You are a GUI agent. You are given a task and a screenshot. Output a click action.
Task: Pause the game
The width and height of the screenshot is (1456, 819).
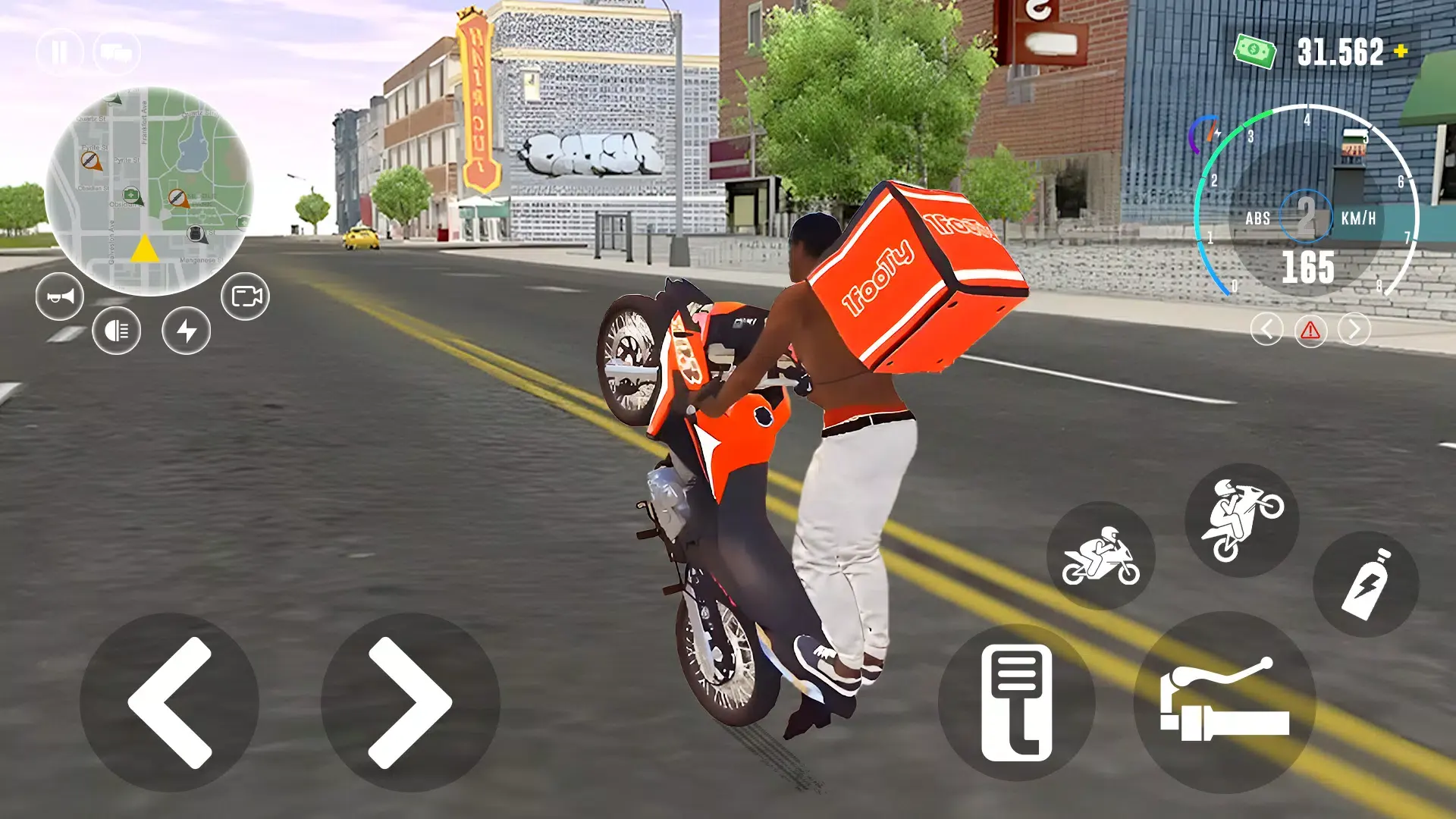(x=59, y=51)
